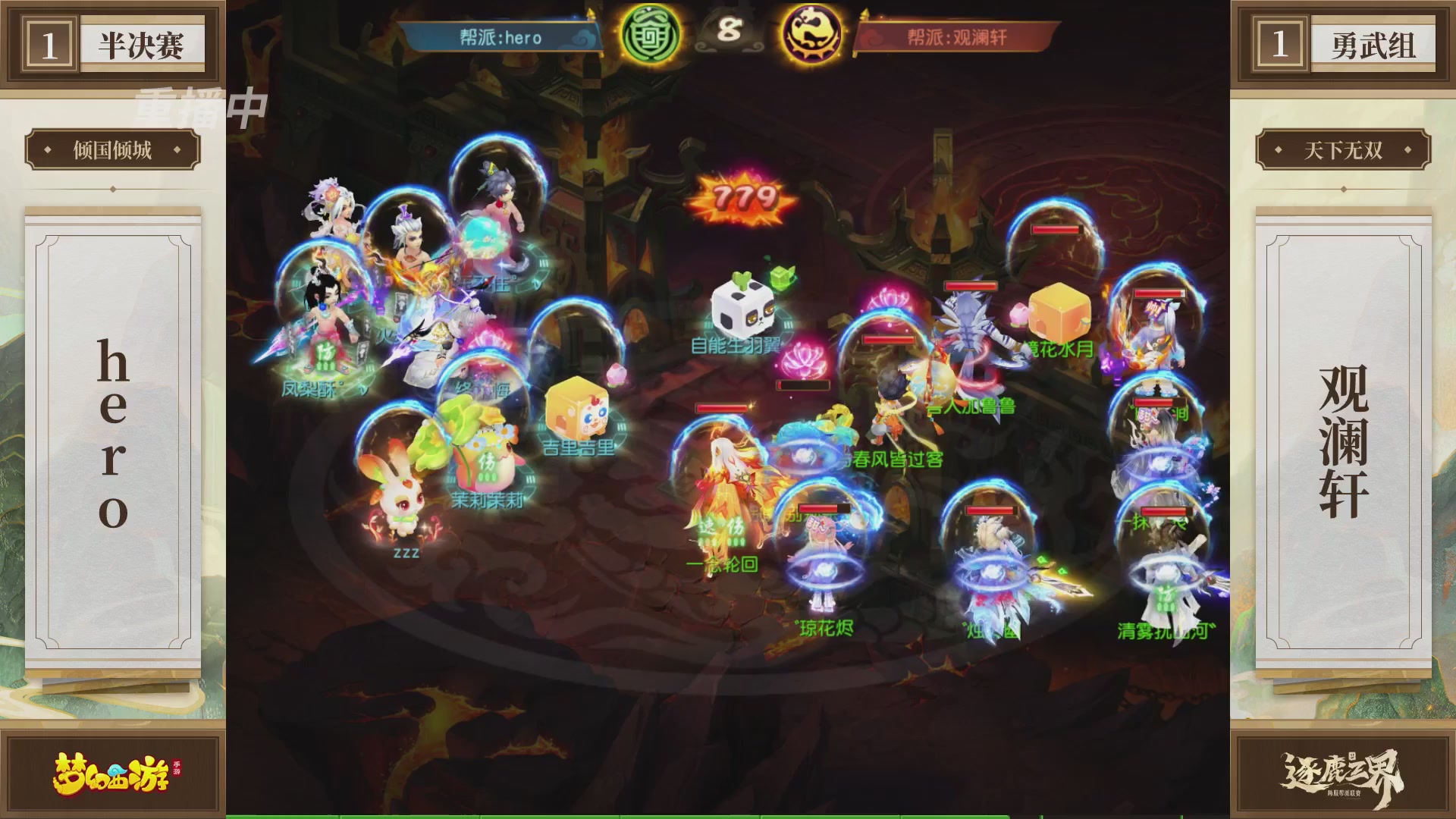Screen dimensions: 1456x819
Task: Expand the arrow atop the 观澜轩 banner
Action: pyautogui.click(x=864, y=15)
